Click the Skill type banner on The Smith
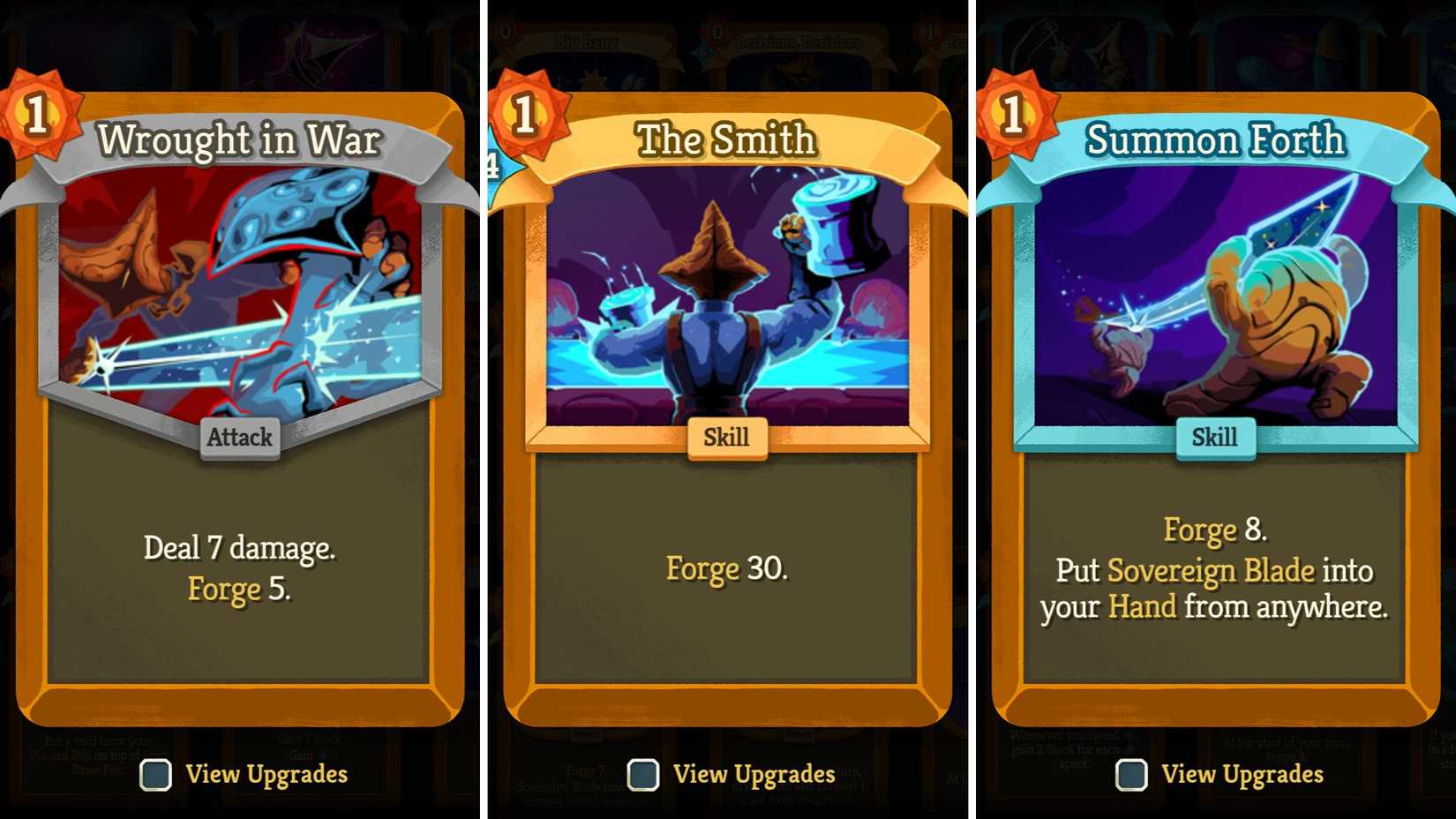 728,437
